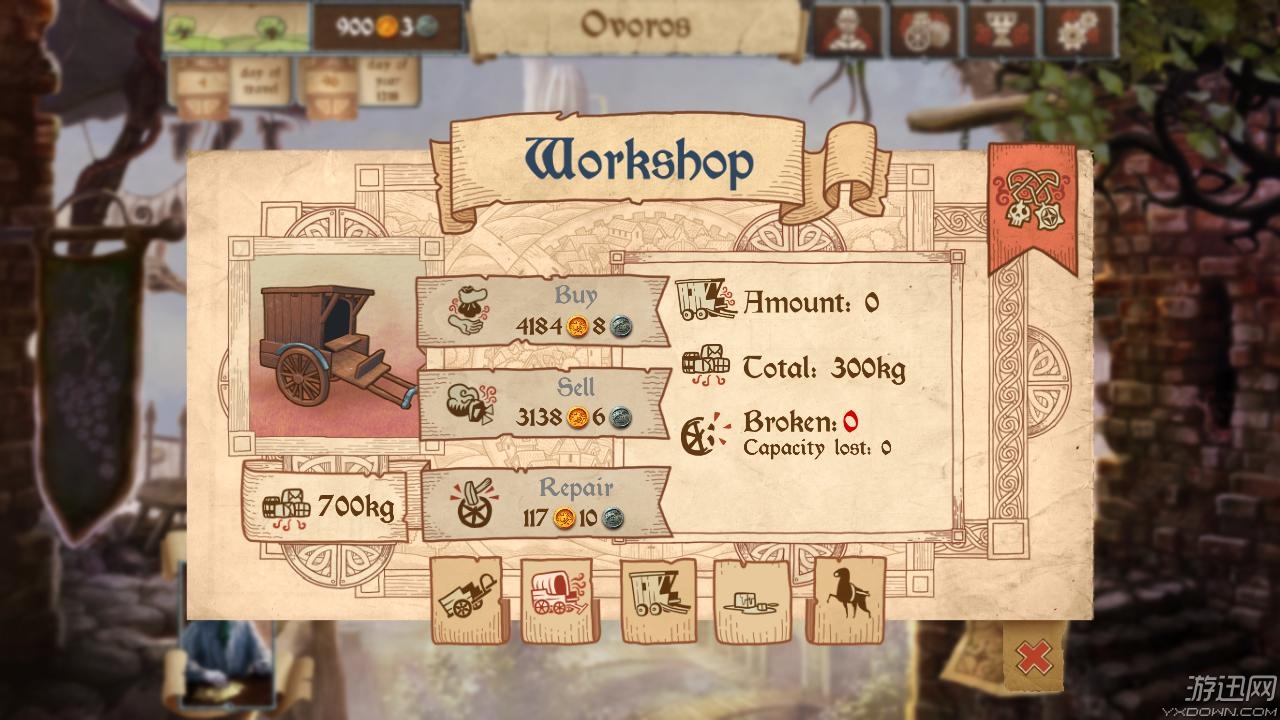
Task: Sell the cart for 3138 gold
Action: coord(542,403)
